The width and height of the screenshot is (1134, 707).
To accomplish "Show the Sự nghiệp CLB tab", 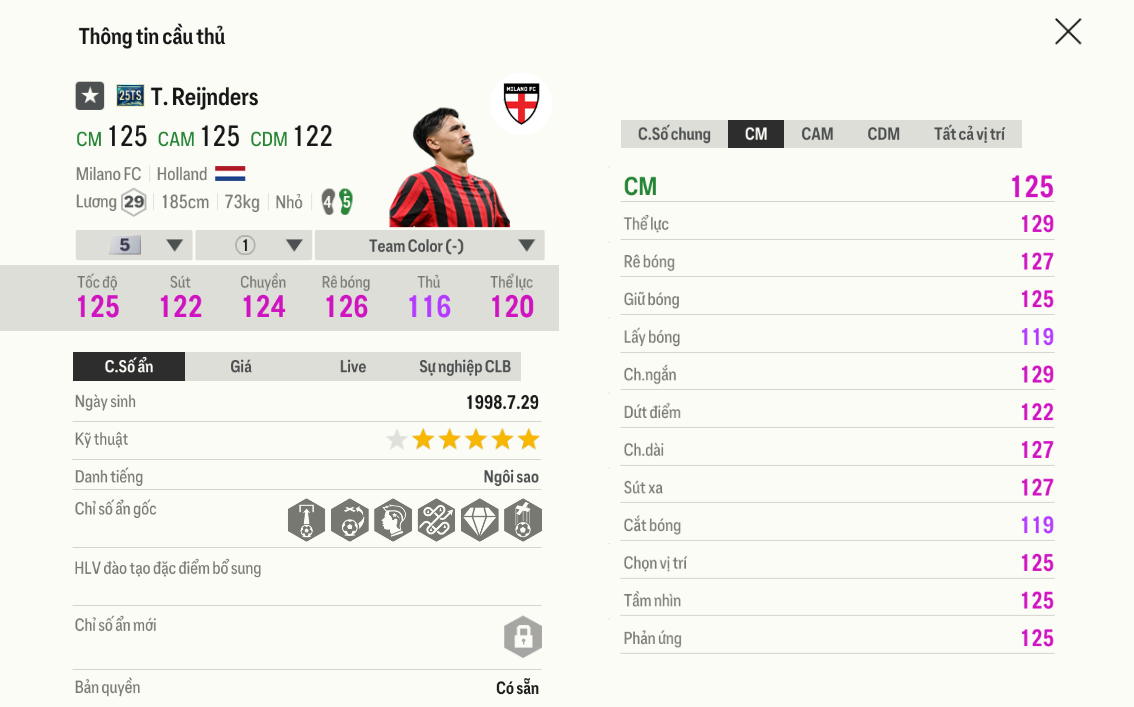I will 464,367.
